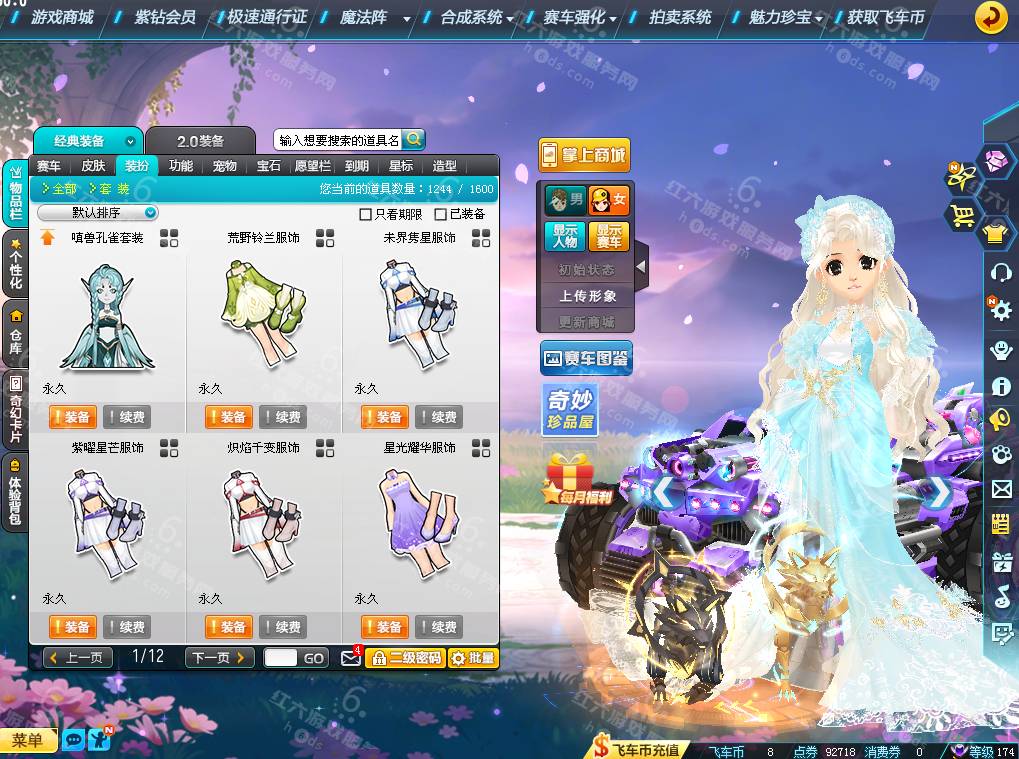1019x759 pixels.
Task: Click the 上传形象 upload appearance button
Action: [587, 296]
